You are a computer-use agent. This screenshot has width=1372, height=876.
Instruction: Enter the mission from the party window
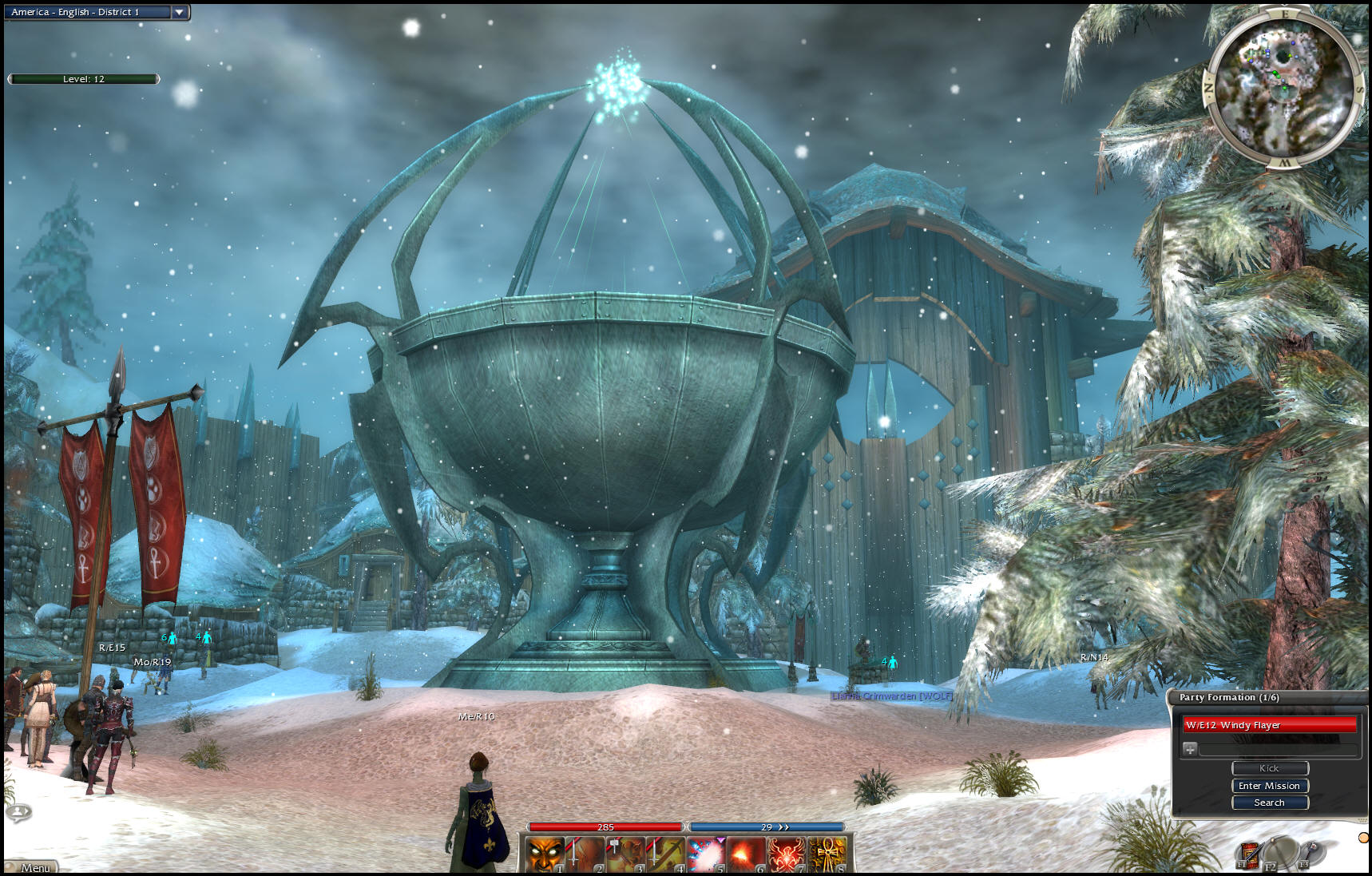pyautogui.click(x=1269, y=786)
